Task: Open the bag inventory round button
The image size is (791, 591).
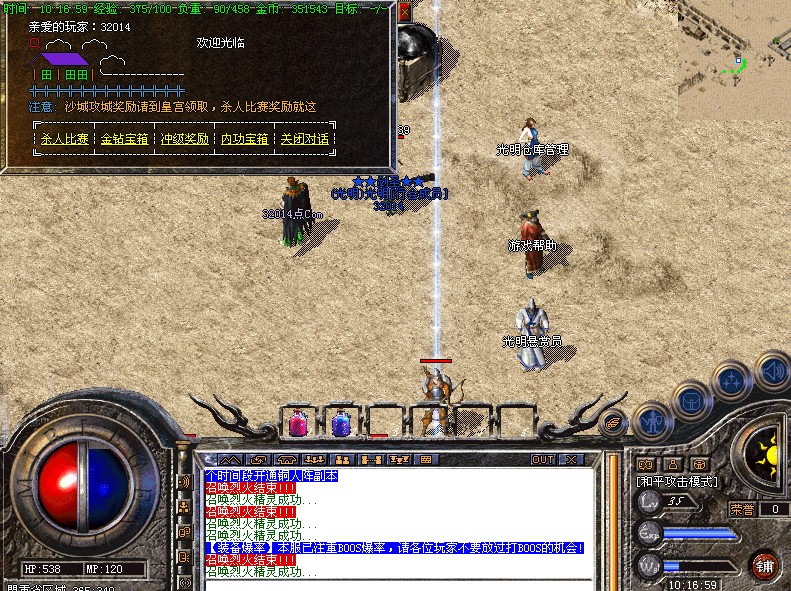Action: pos(690,401)
